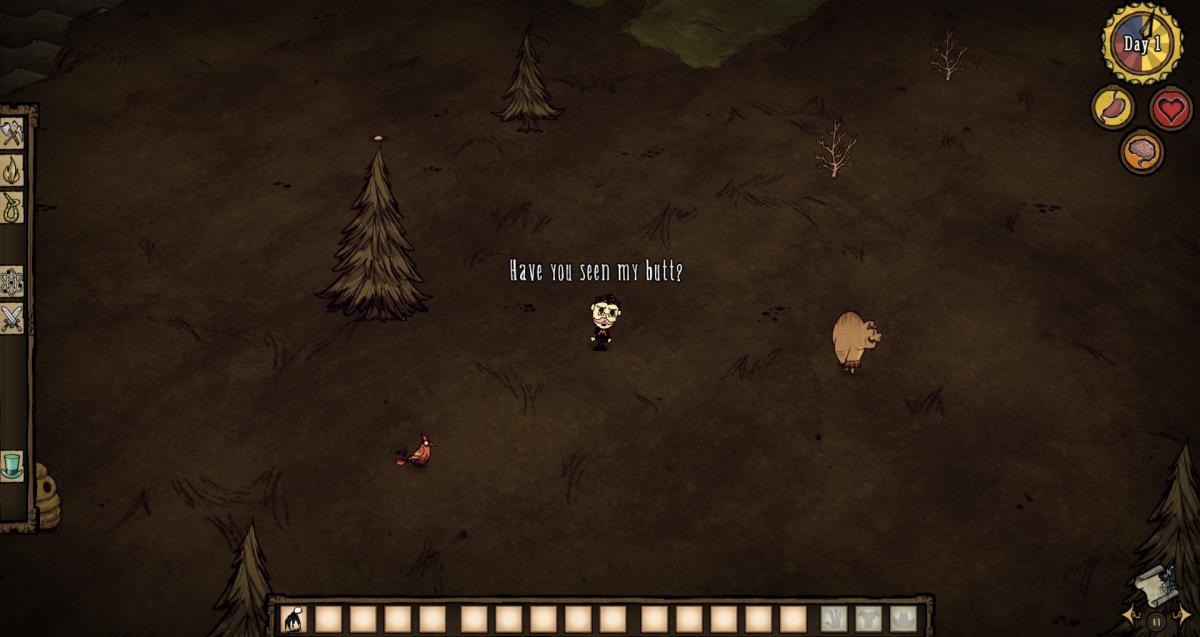Open the map scroll

click(1156, 586)
